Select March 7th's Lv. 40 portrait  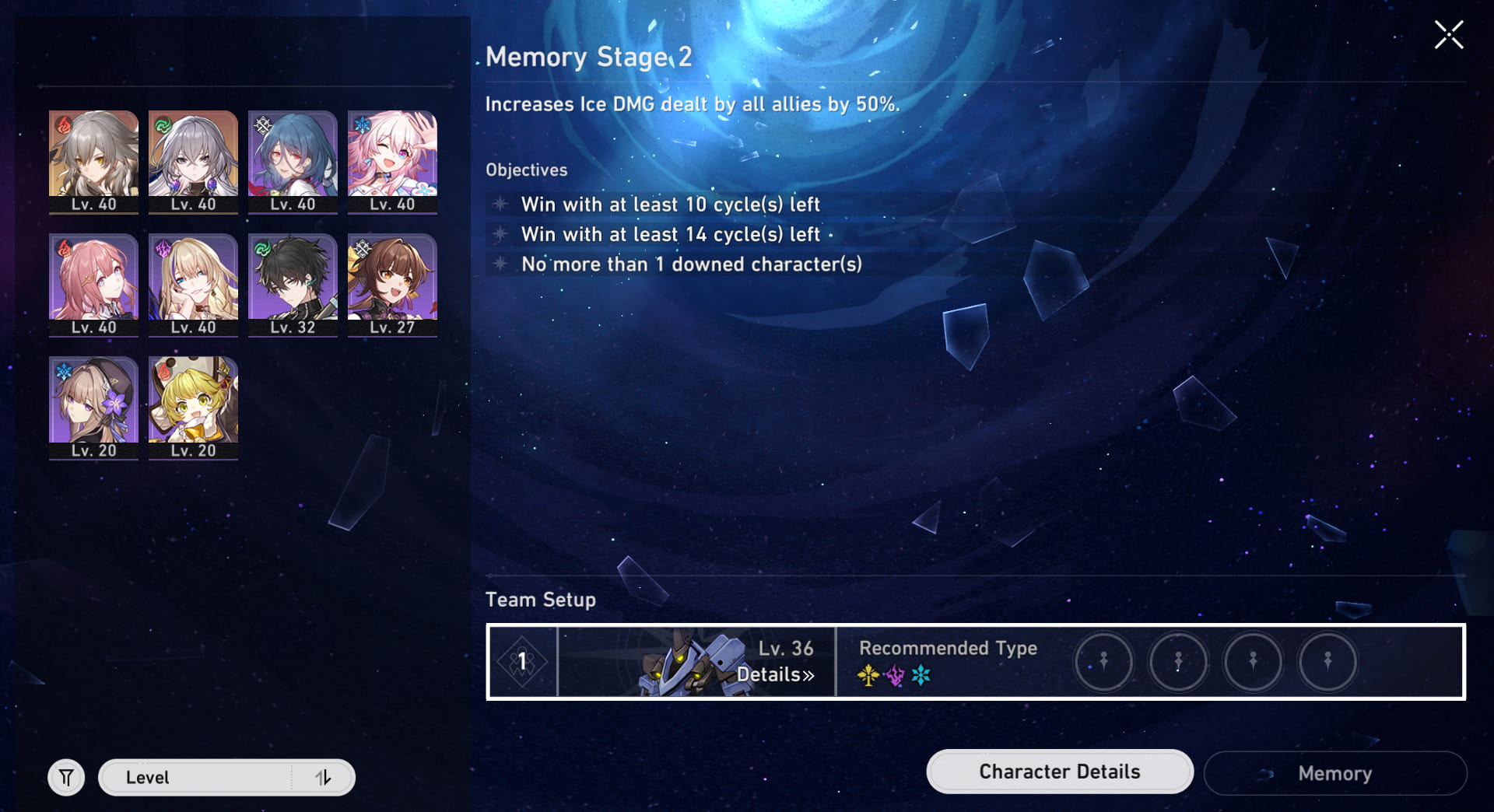[x=392, y=162]
